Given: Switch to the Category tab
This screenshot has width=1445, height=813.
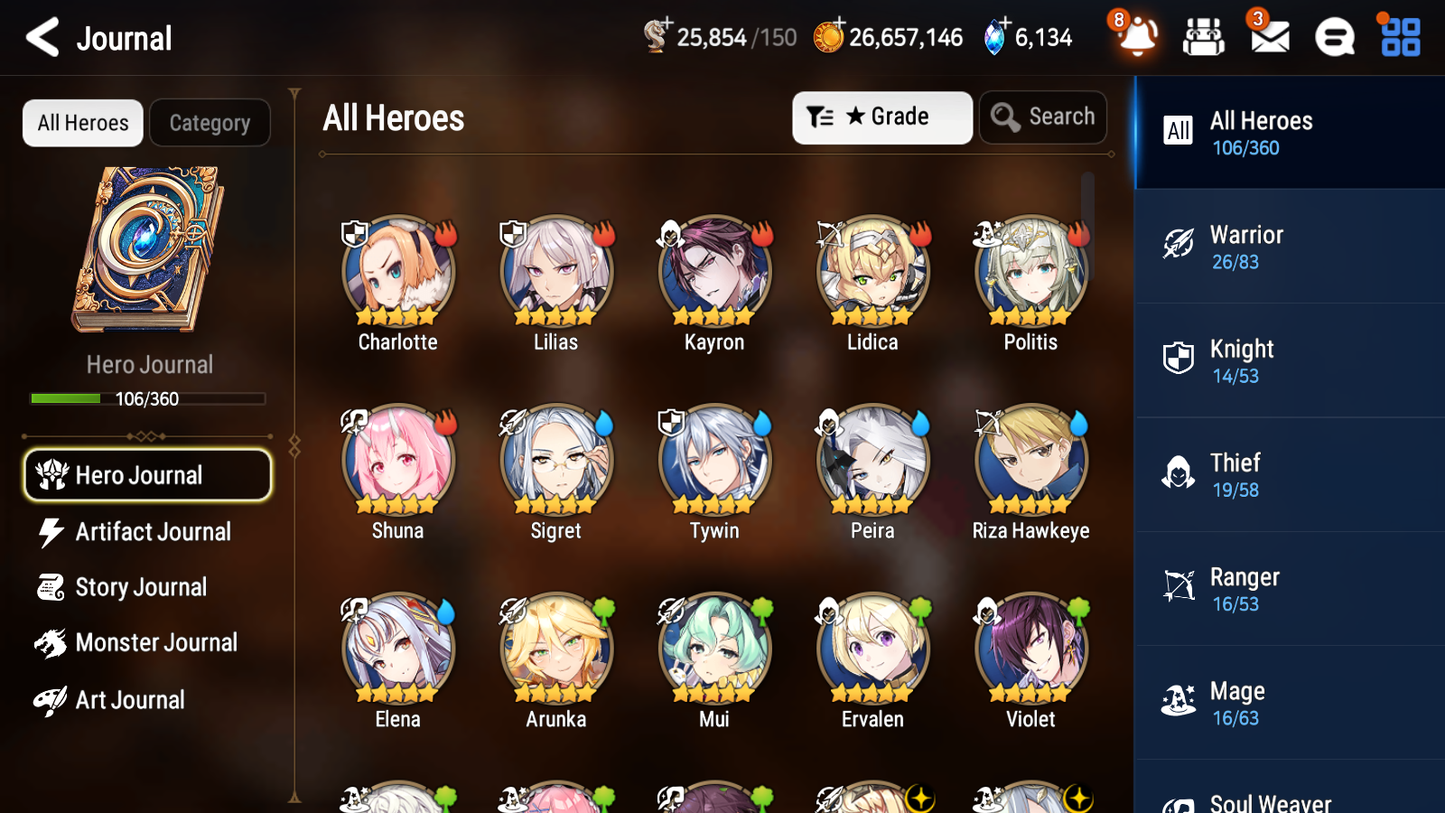Looking at the screenshot, I should coord(210,122).
